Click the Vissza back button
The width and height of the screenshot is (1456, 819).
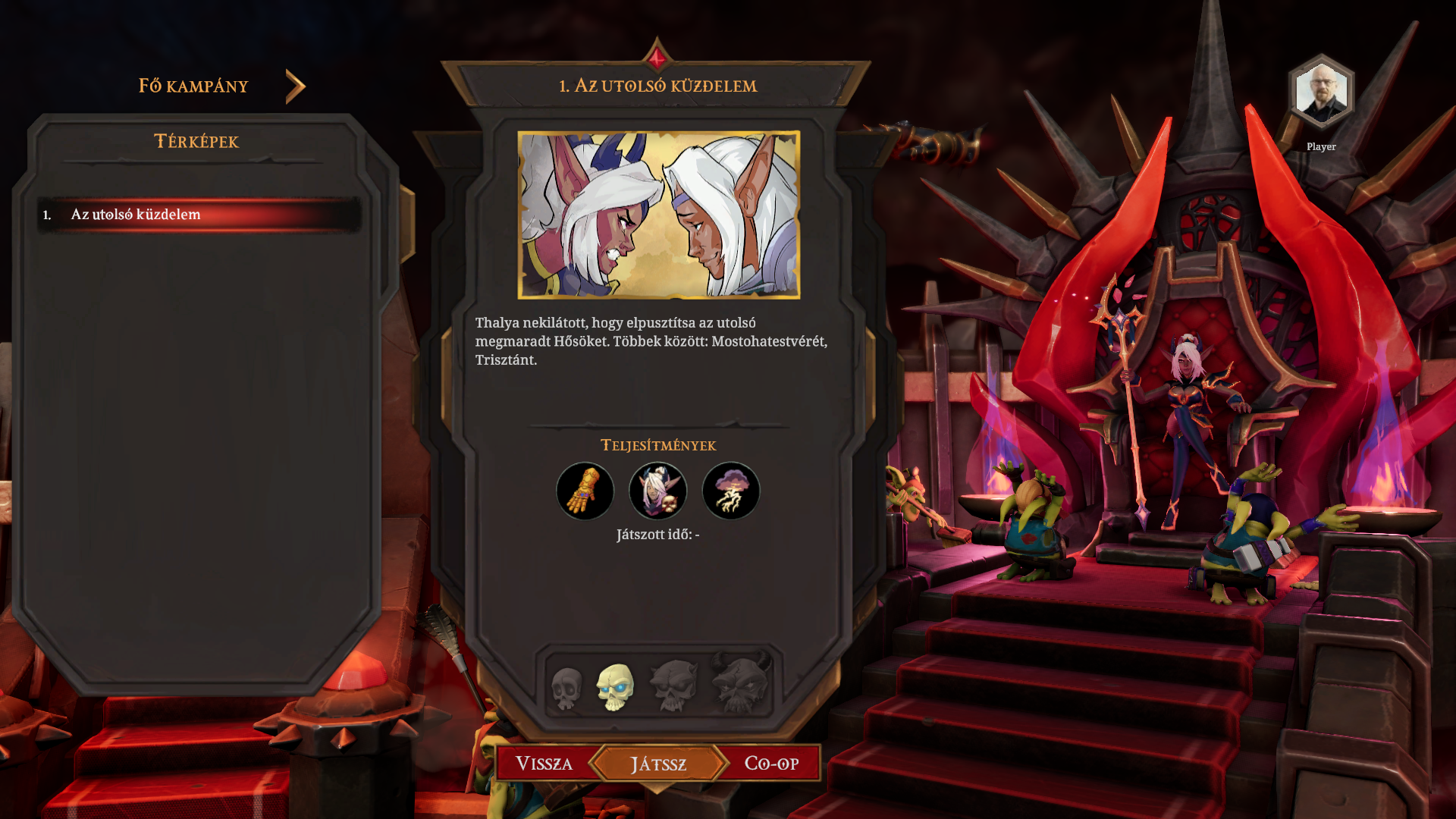(x=544, y=763)
